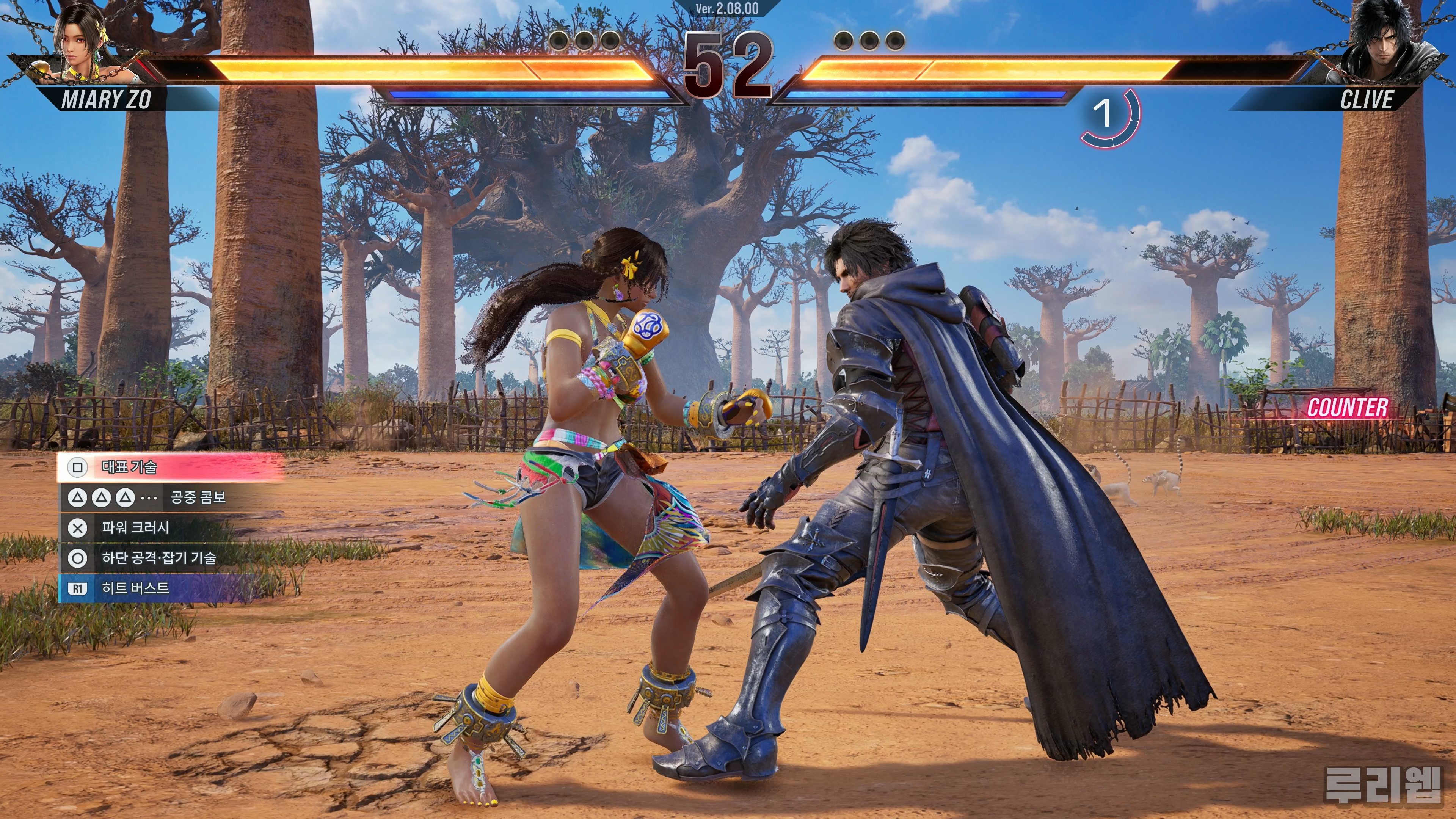Viewport: 1456px width, 819px height.
Task: Click Miary Zo's character portrait
Action: 82,42
